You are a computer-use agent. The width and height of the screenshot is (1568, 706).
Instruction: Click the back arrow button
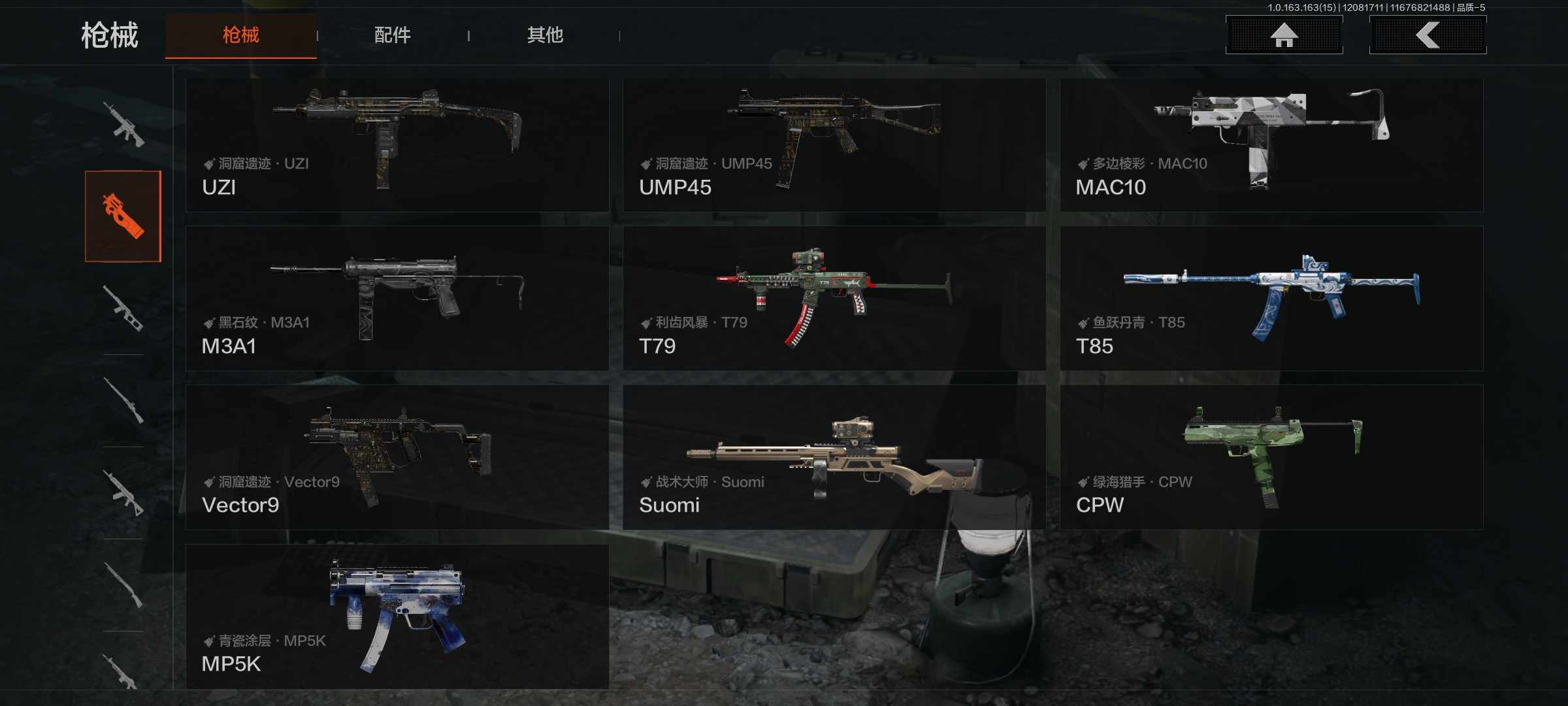pos(1428,36)
